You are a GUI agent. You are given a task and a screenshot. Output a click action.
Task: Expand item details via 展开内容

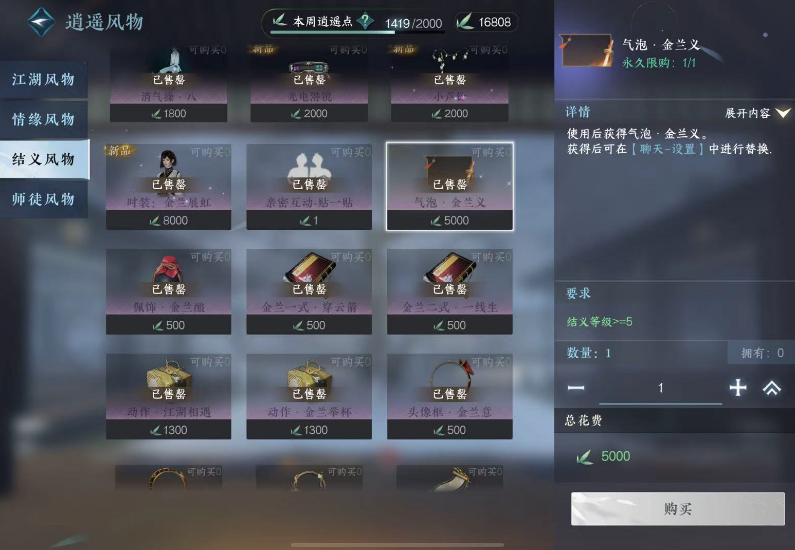pos(757,113)
